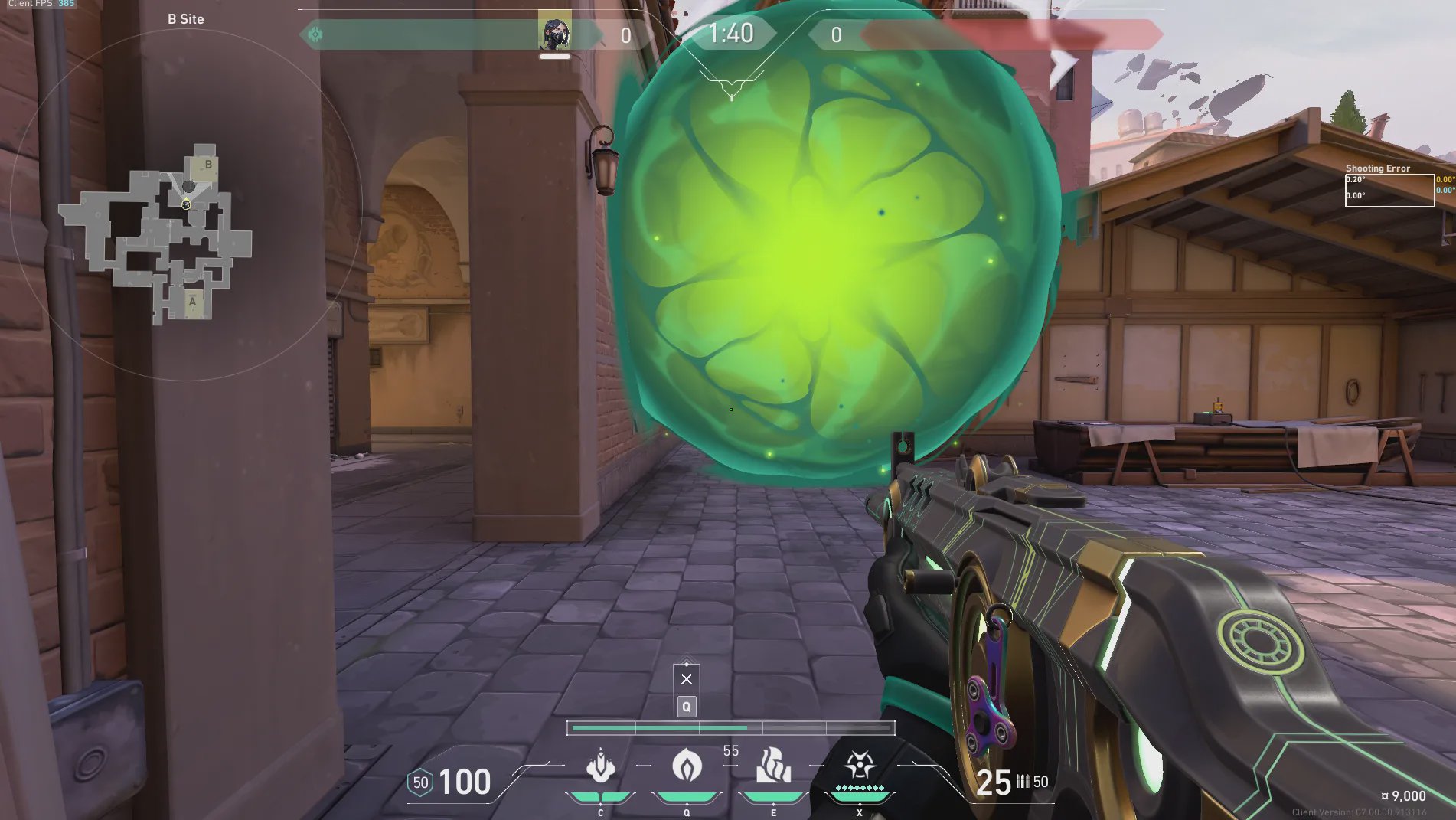Click the Shooting Error graph box

(x=1389, y=190)
